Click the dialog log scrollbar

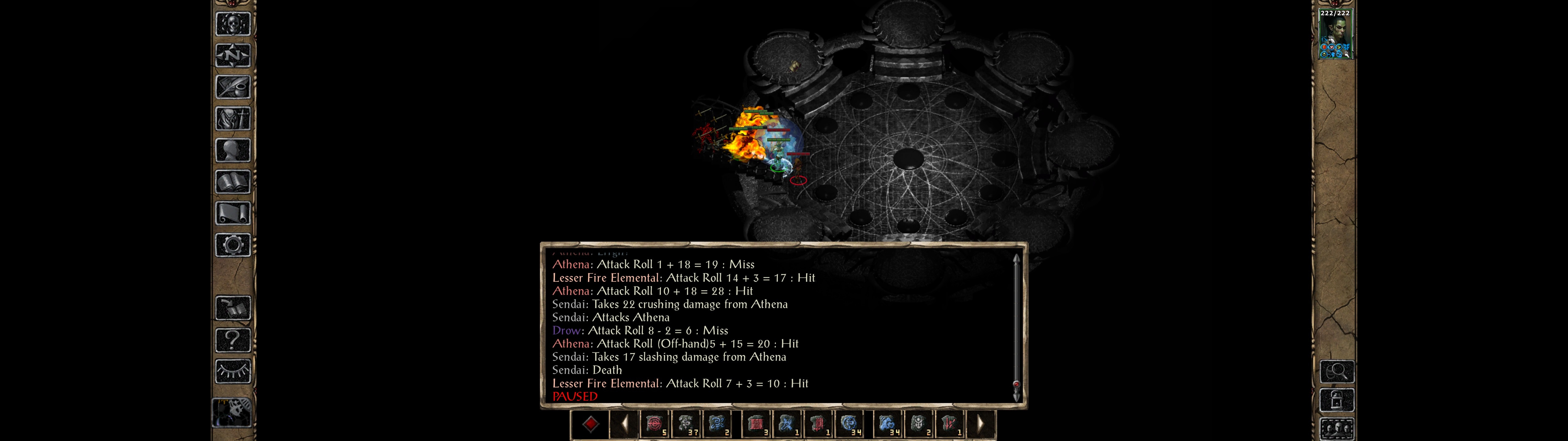click(x=1016, y=326)
